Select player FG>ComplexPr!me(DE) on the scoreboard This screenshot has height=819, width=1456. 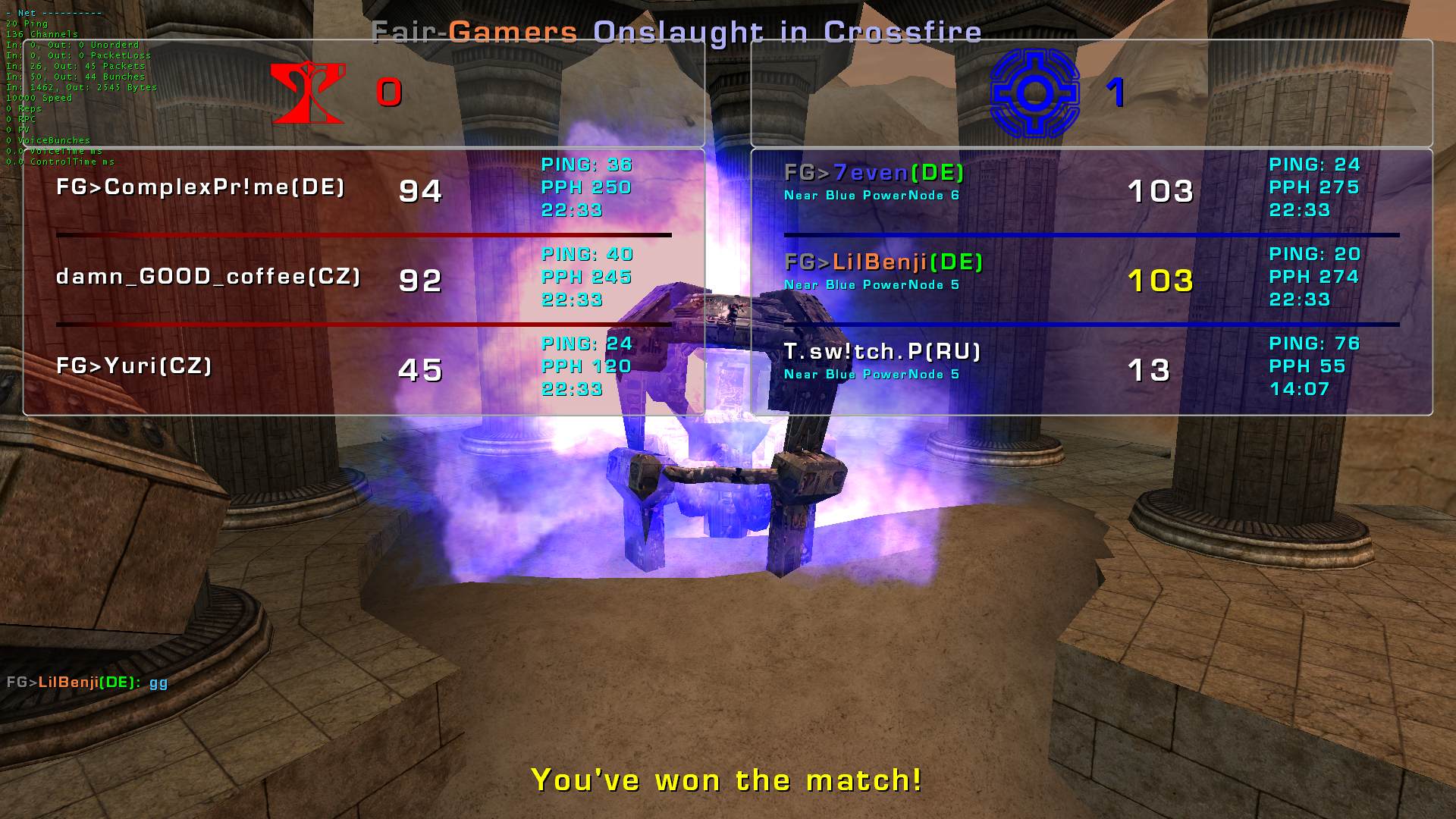(x=201, y=187)
